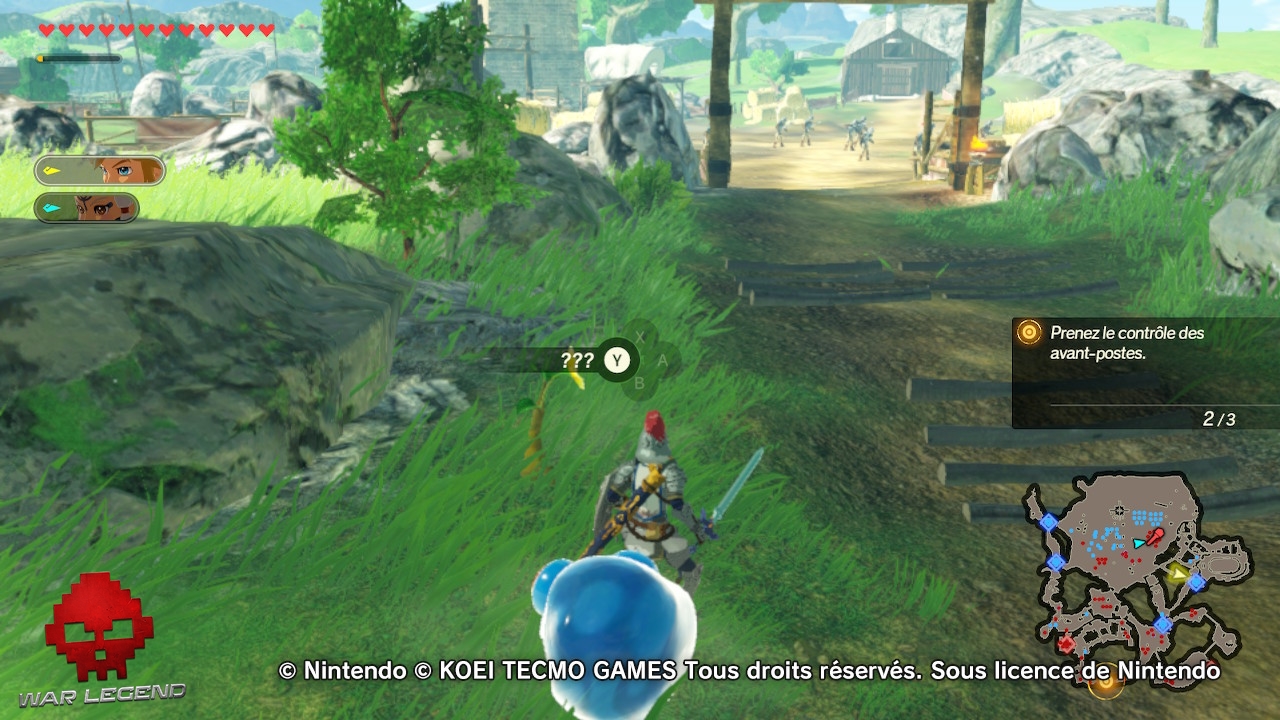Click the faded B button icon
This screenshot has width=1280, height=720.
point(640,382)
